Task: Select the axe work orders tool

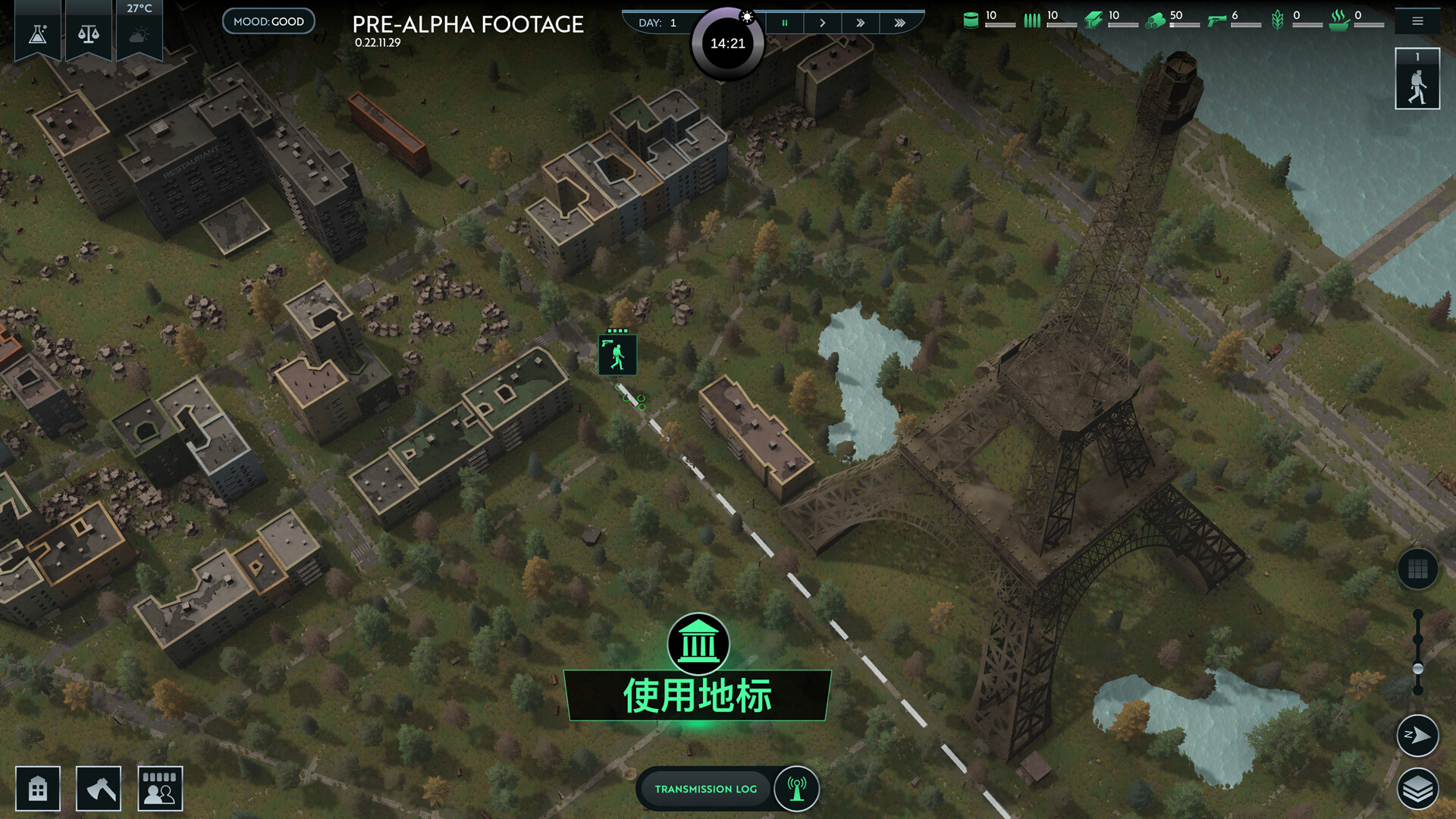Action: (97, 788)
